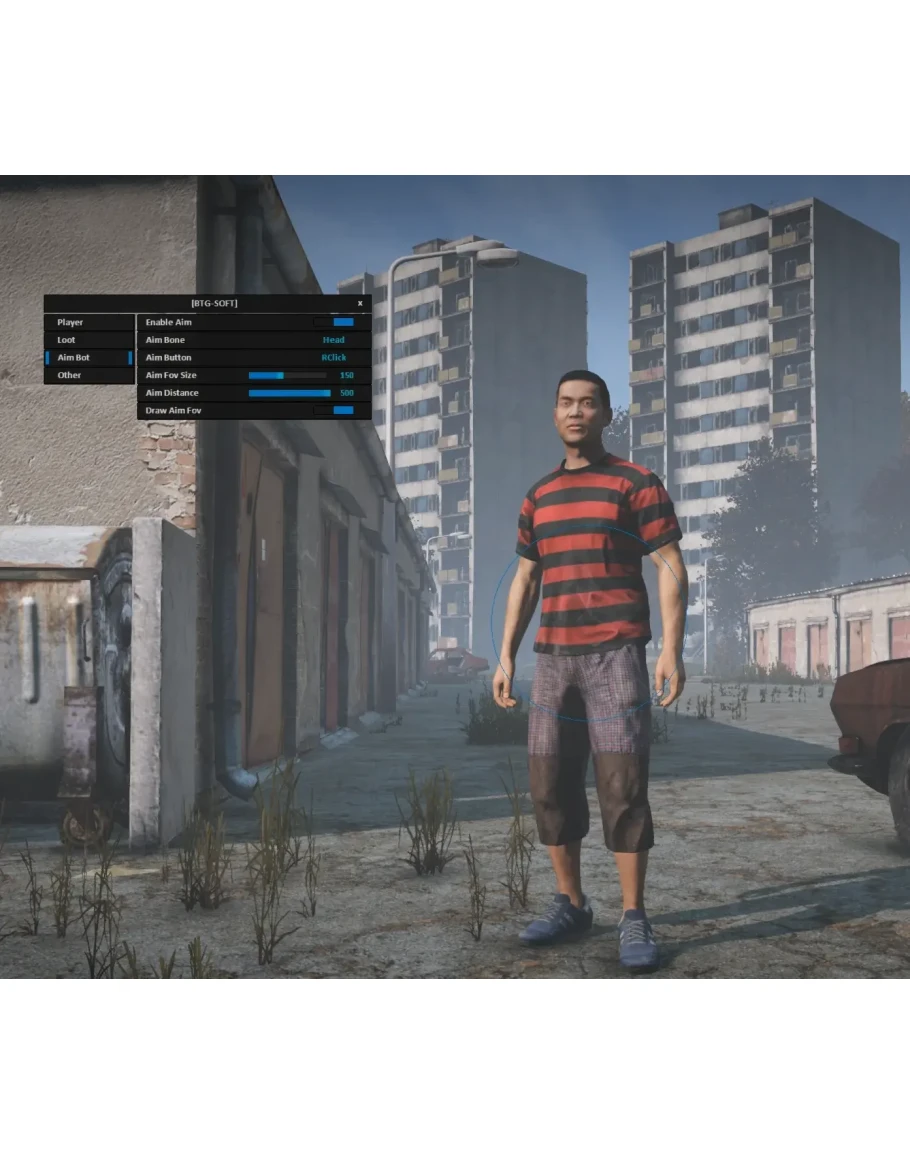Toggle the Enable Aim switch

tap(334, 323)
